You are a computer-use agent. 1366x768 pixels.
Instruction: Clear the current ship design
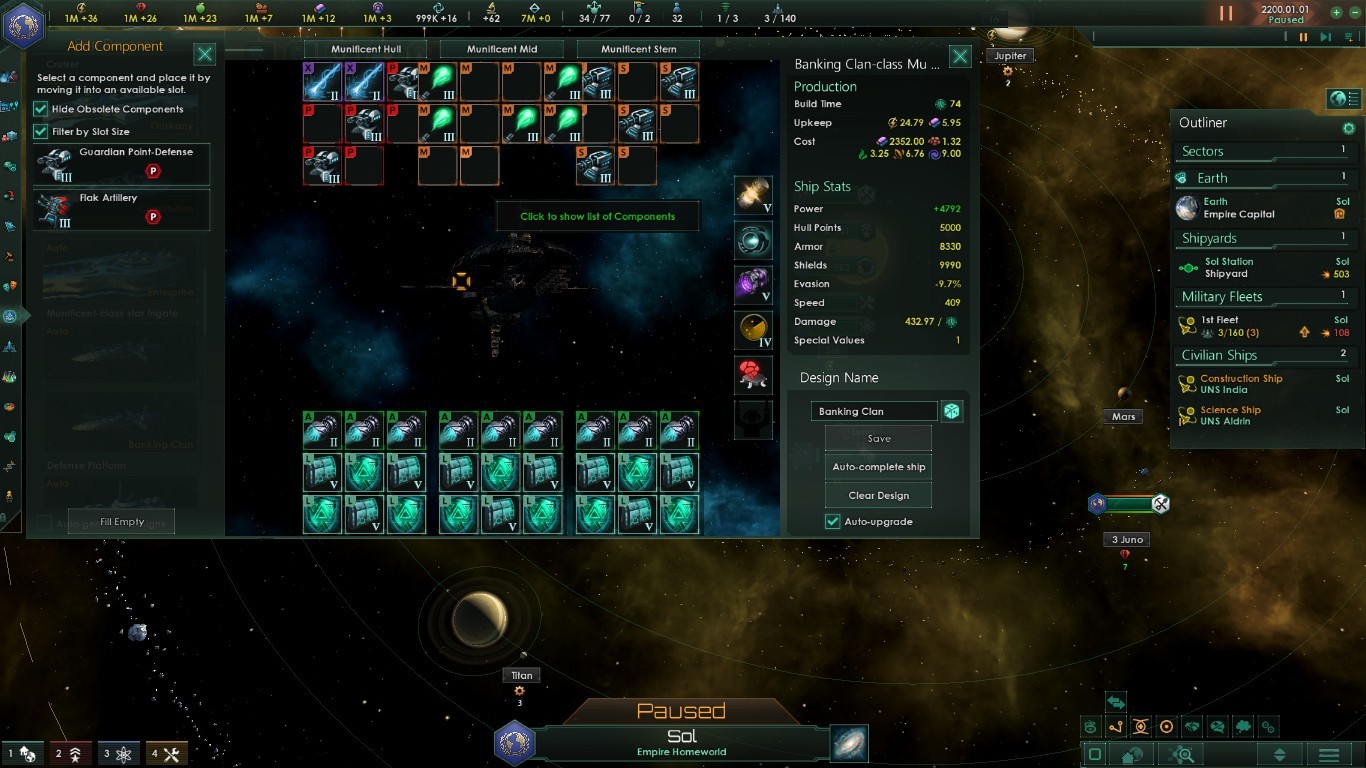[878, 495]
